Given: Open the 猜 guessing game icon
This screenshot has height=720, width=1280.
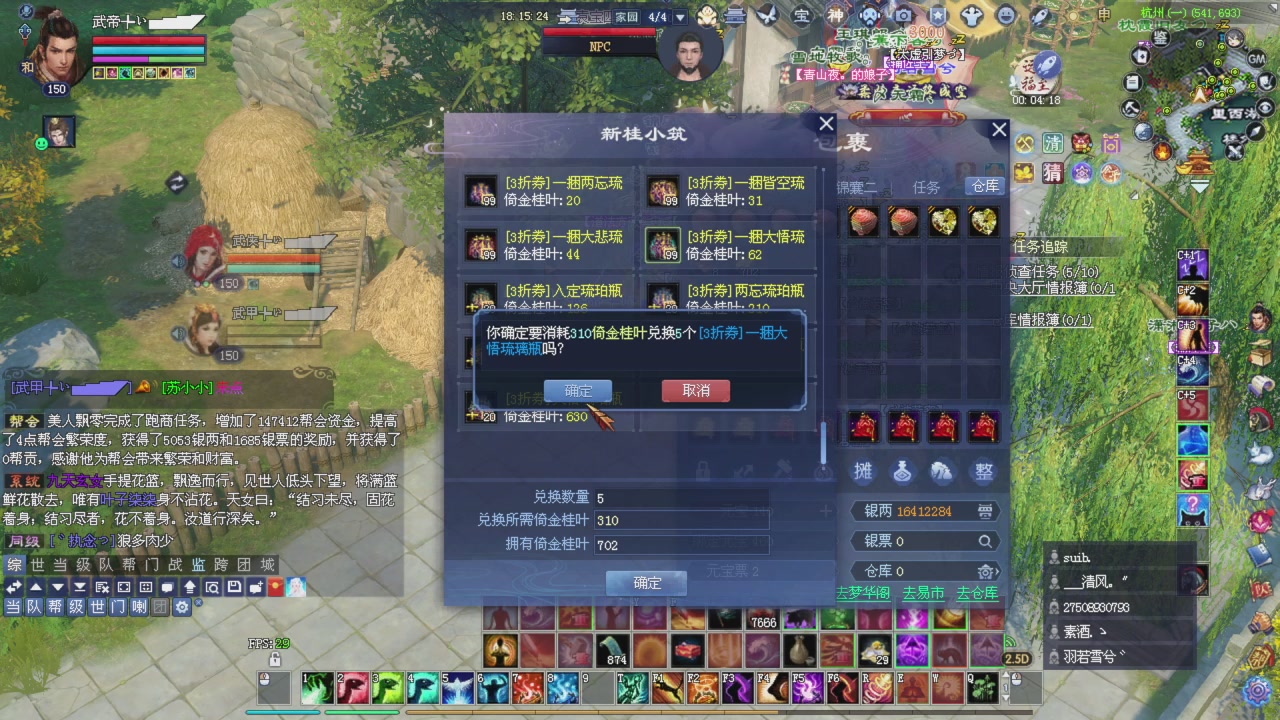Looking at the screenshot, I should click(x=1053, y=174).
